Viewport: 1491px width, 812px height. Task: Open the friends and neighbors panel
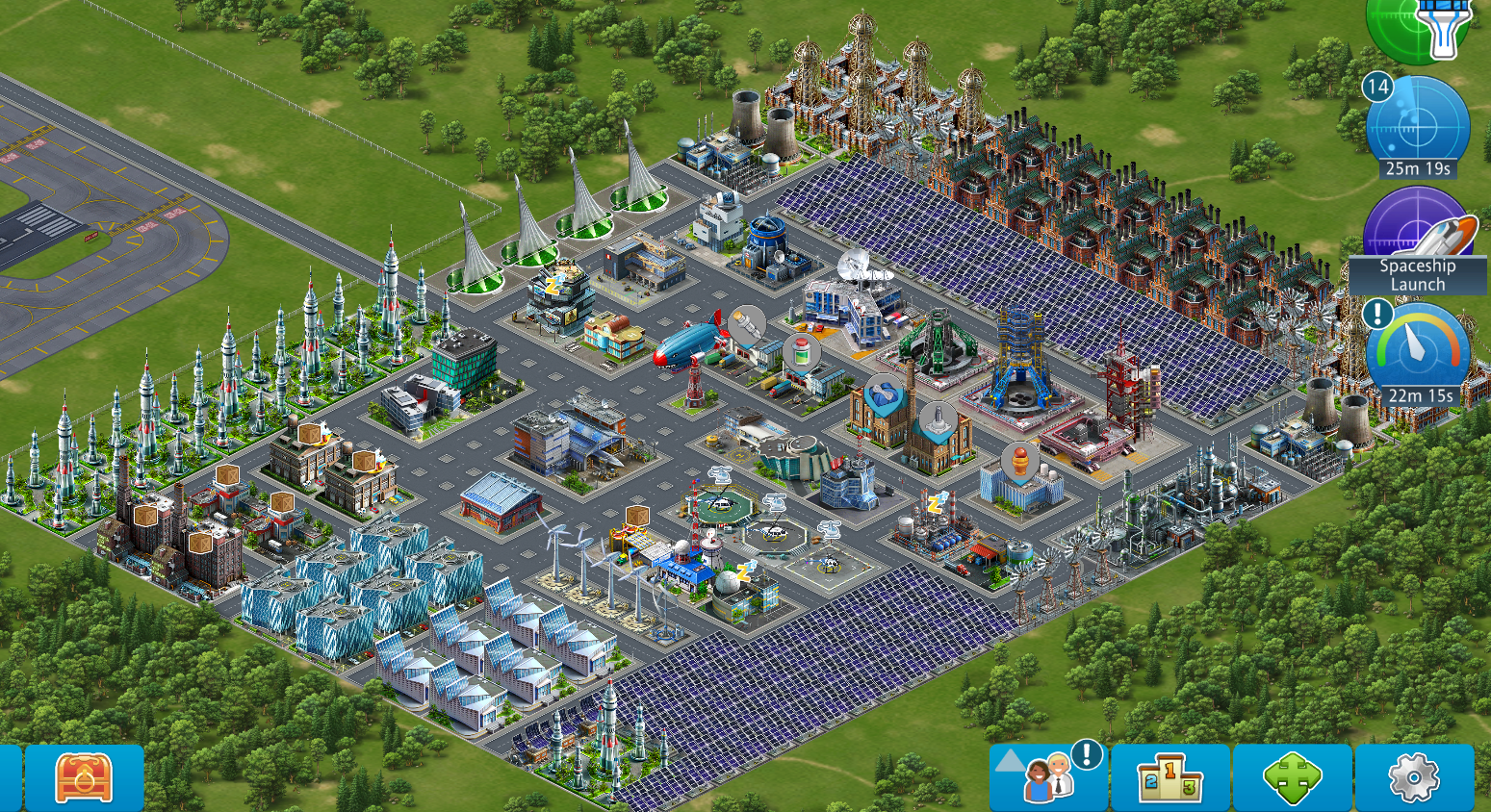coord(1049,777)
